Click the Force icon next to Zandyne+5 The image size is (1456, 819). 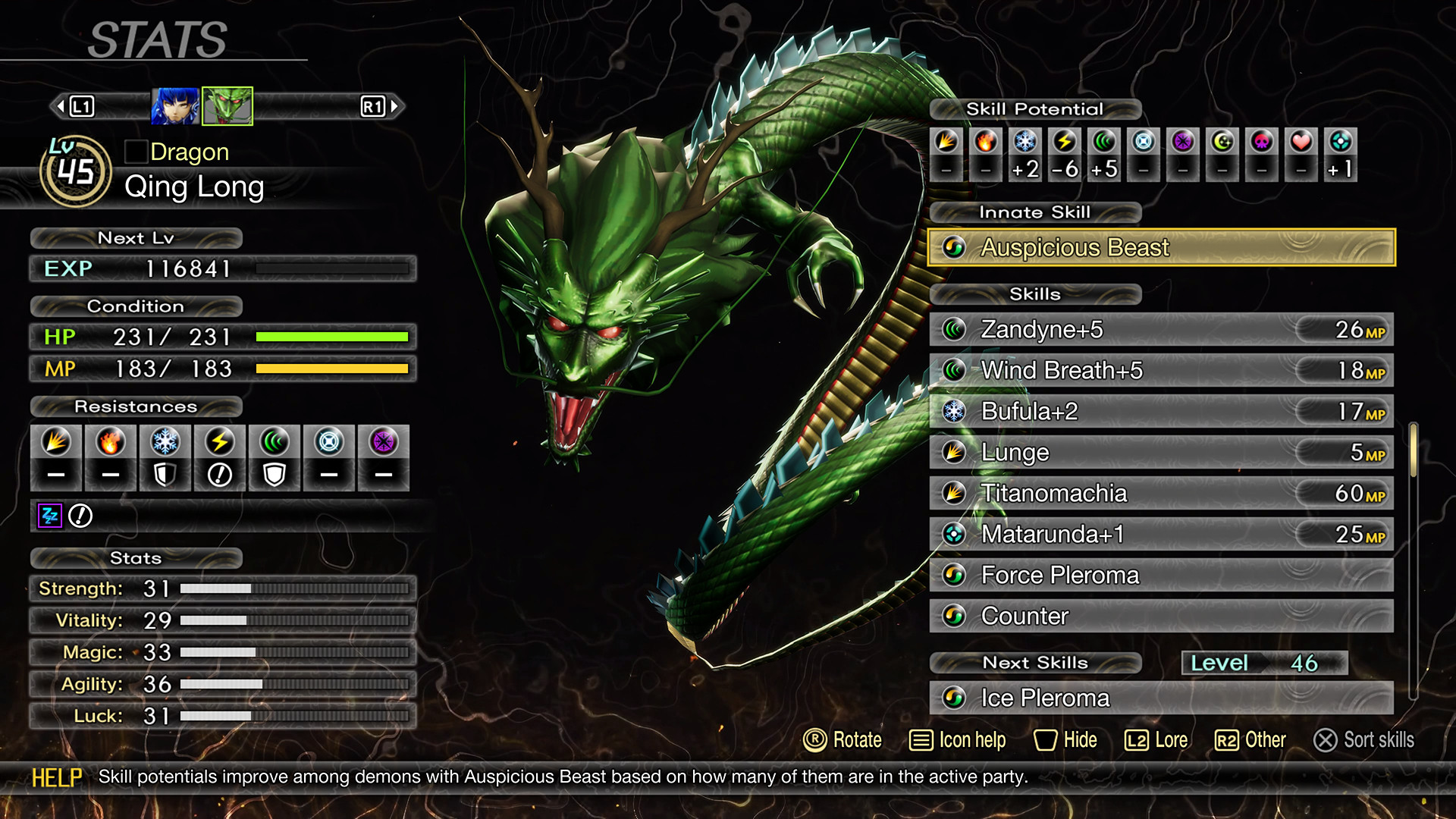(x=955, y=329)
